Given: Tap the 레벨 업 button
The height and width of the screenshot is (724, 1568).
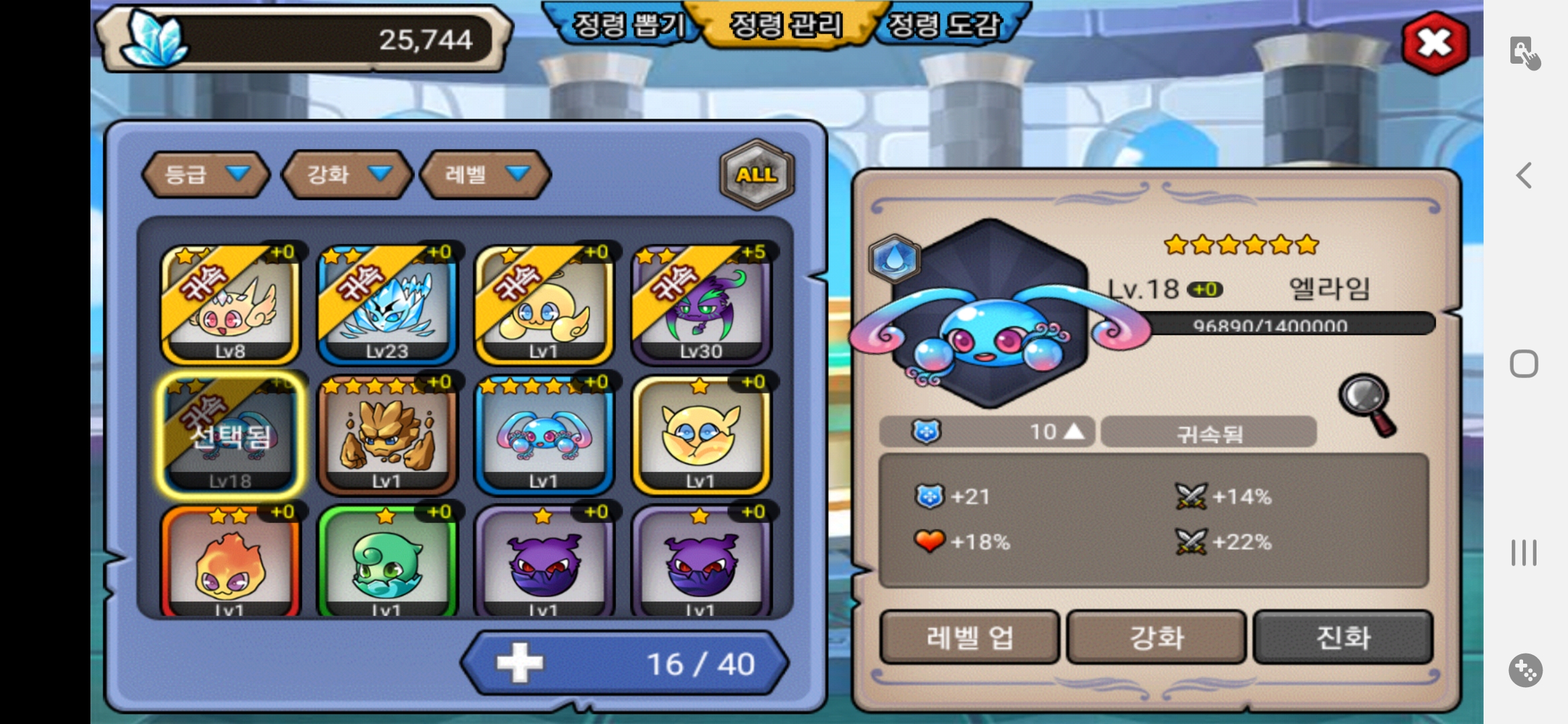Looking at the screenshot, I should pos(969,637).
